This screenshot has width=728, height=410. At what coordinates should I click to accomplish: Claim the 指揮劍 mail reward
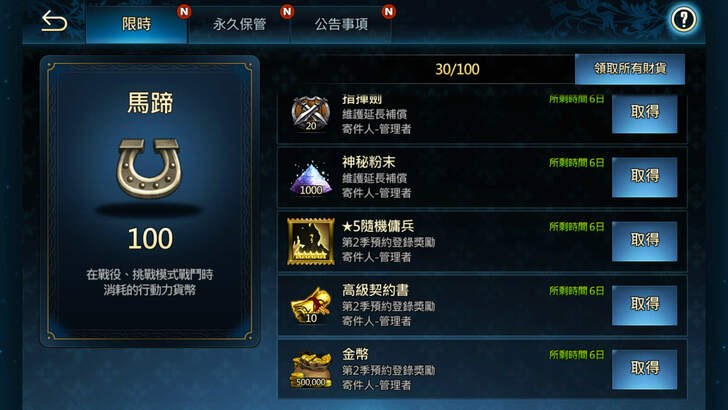[x=644, y=114]
